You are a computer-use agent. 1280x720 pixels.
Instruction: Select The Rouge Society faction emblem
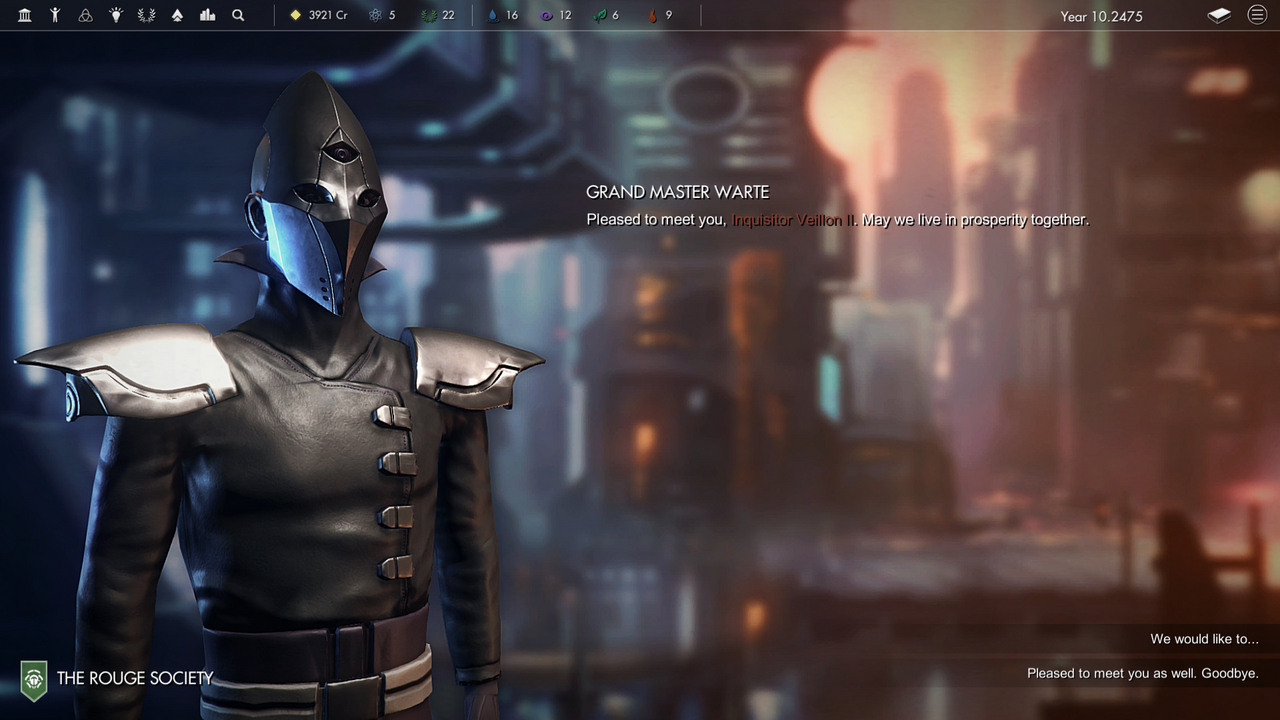[x=36, y=678]
